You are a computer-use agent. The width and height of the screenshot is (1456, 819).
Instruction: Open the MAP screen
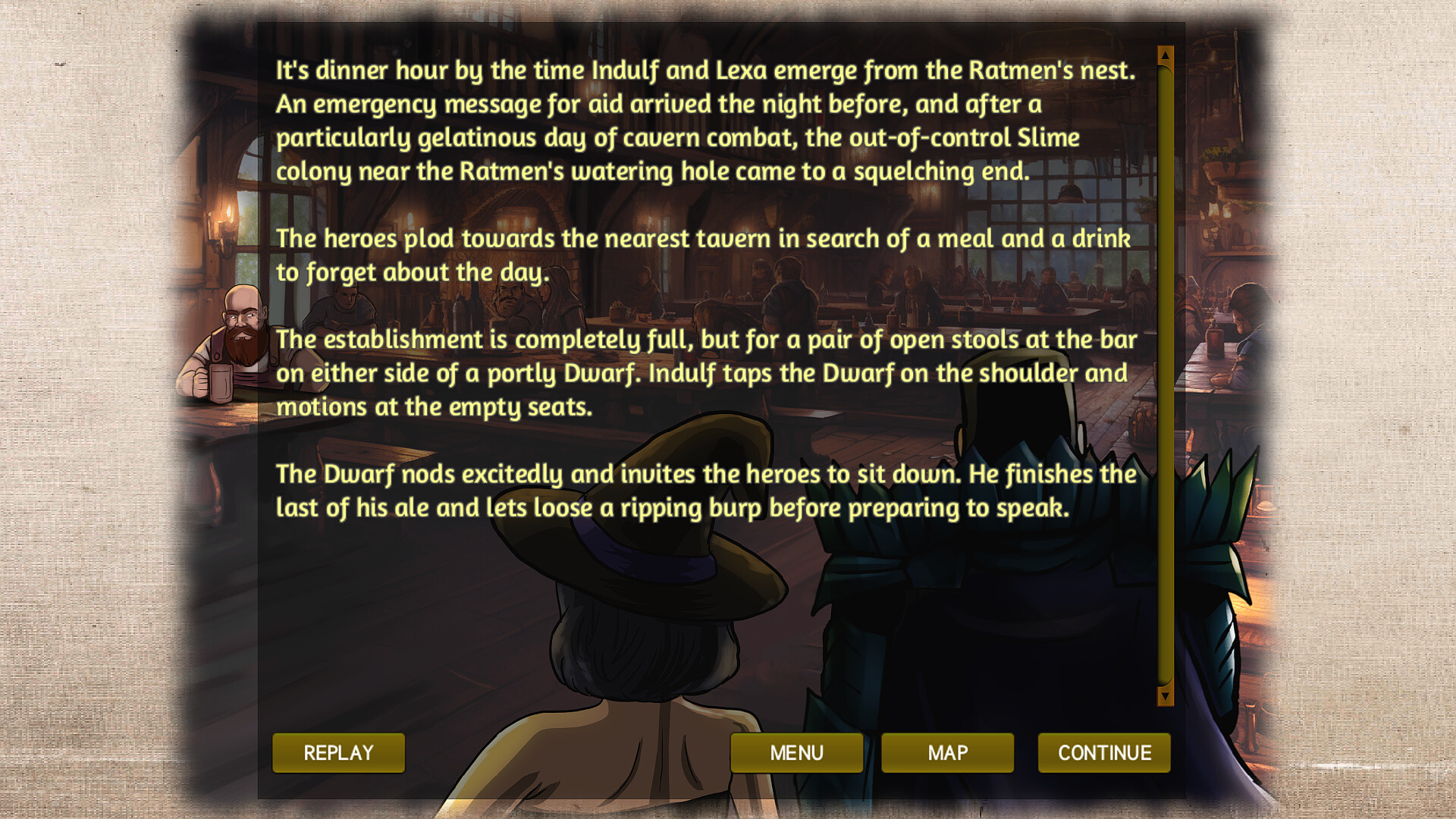(948, 753)
